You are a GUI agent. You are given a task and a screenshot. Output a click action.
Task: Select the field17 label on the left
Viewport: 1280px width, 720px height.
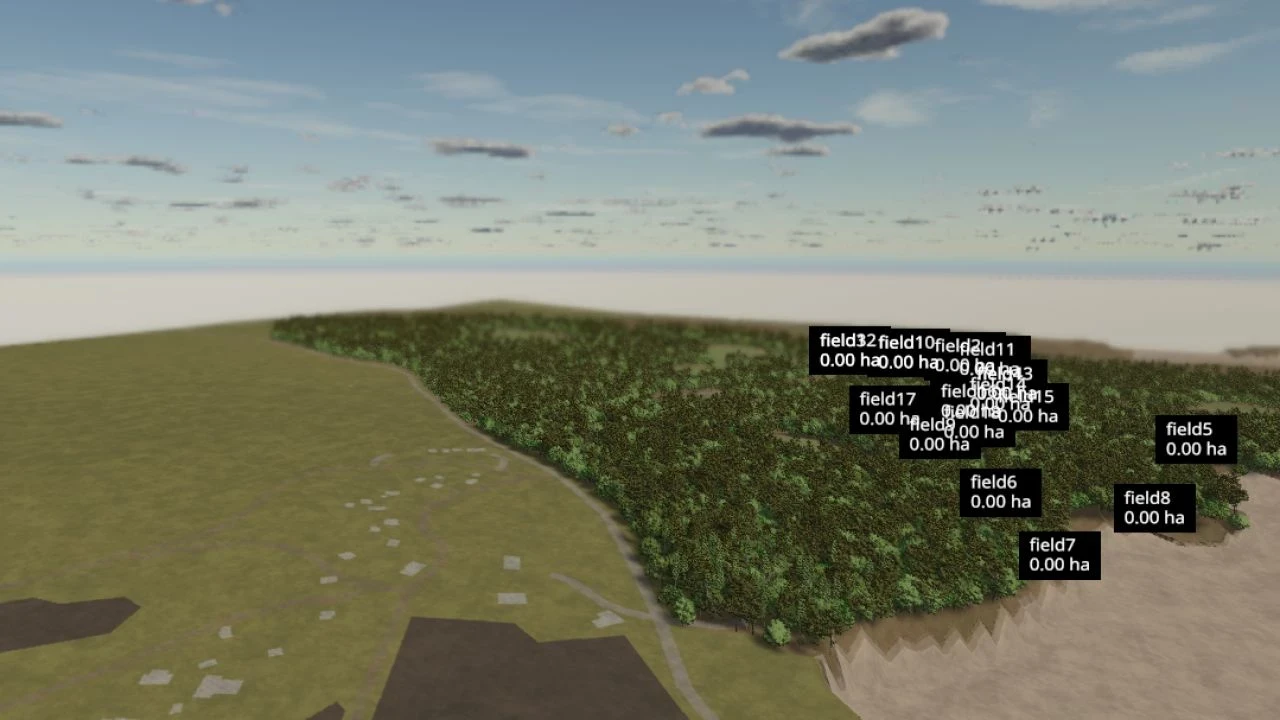pos(887,398)
